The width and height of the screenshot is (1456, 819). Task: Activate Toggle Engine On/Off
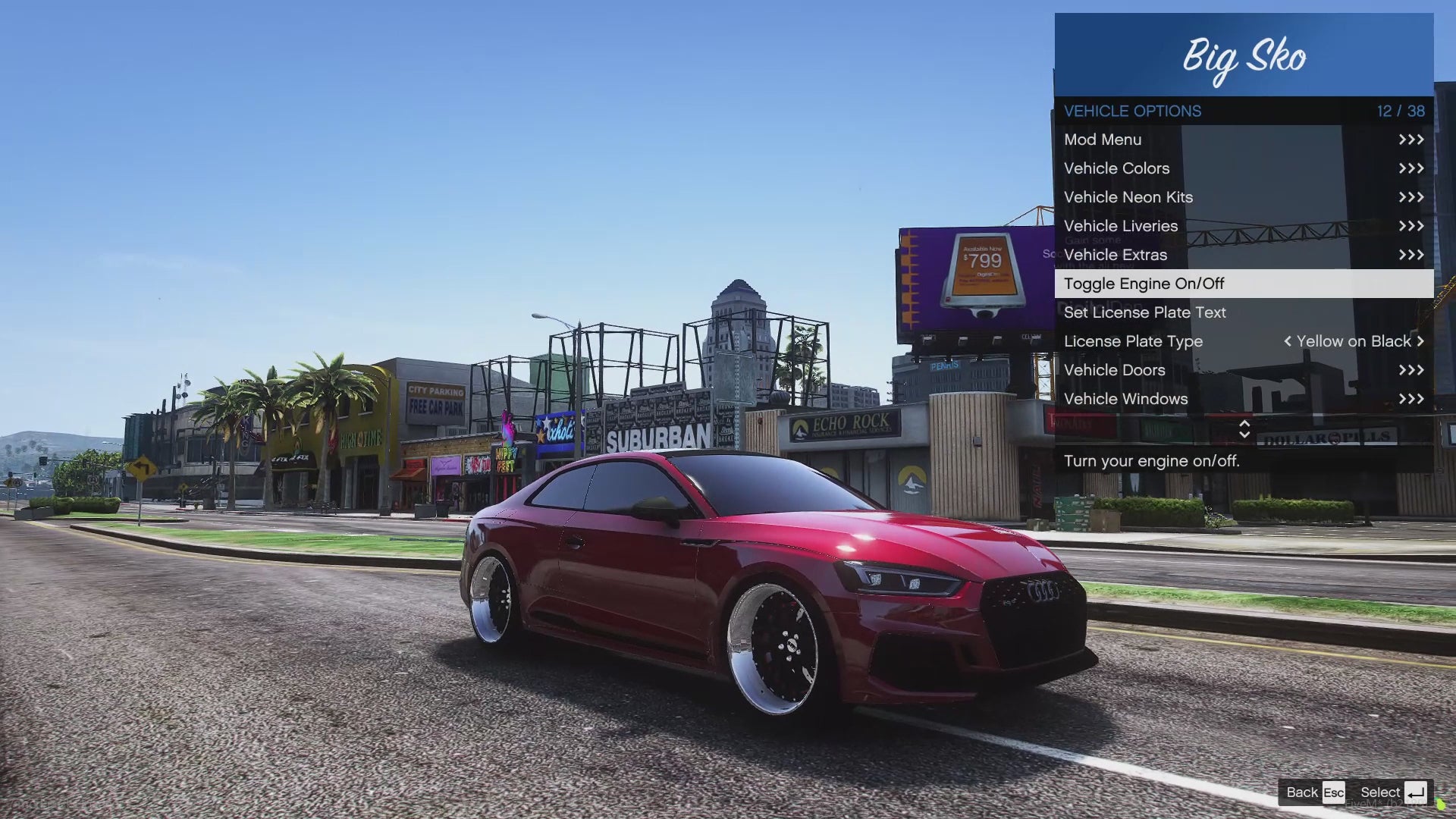[x=1244, y=284]
